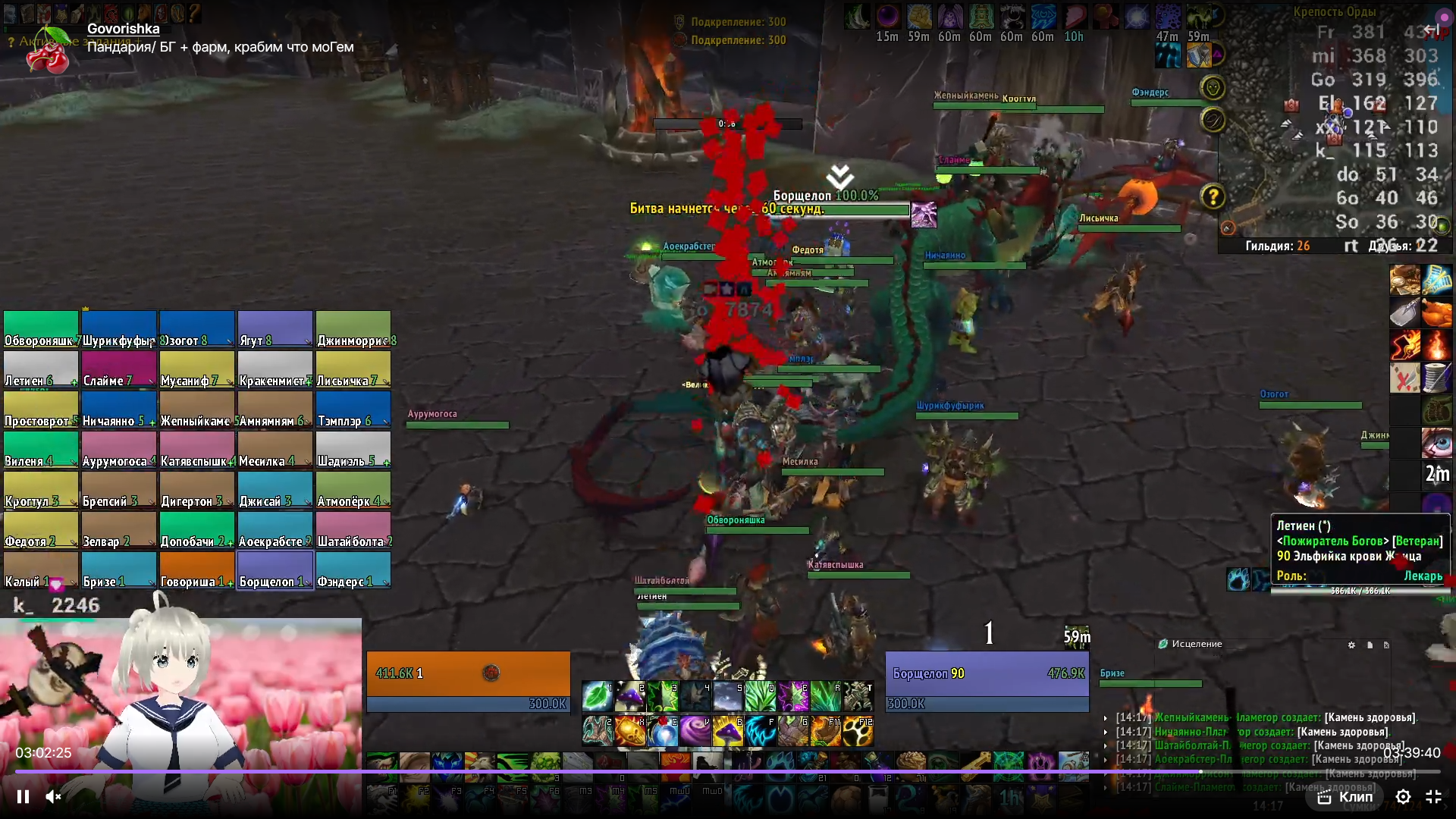
Task: Click the Крепость Орды minimap
Action: [1335, 129]
